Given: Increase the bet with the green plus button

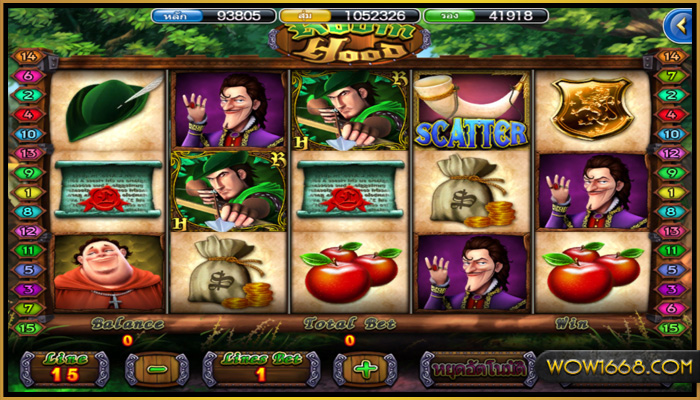Looking at the screenshot, I should pos(366,369).
